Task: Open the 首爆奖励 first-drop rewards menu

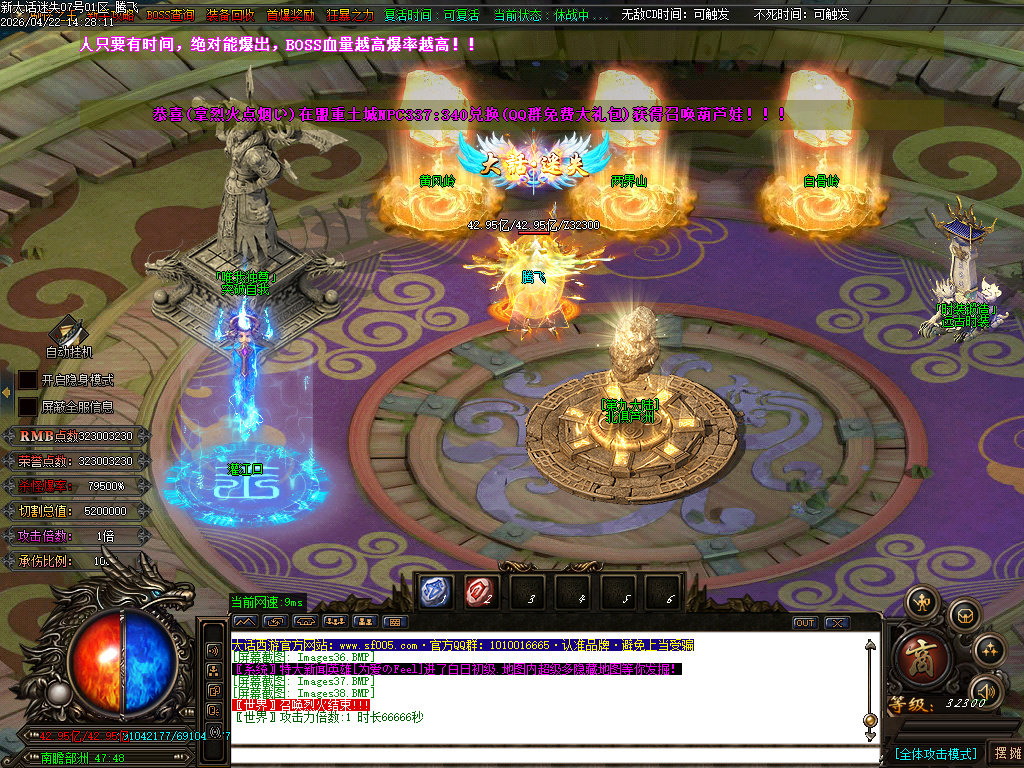Action: (290, 15)
